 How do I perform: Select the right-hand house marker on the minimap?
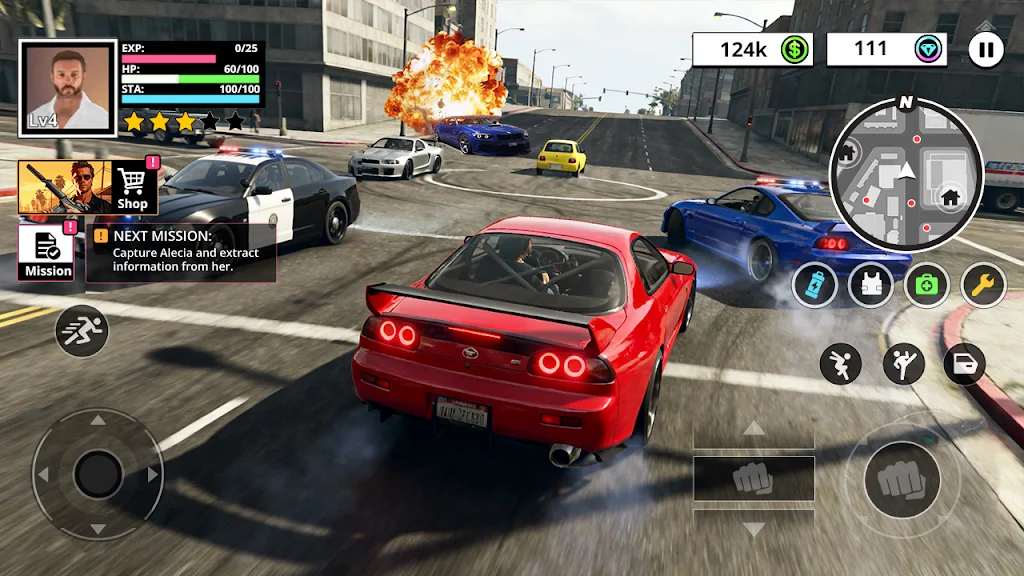947,196
